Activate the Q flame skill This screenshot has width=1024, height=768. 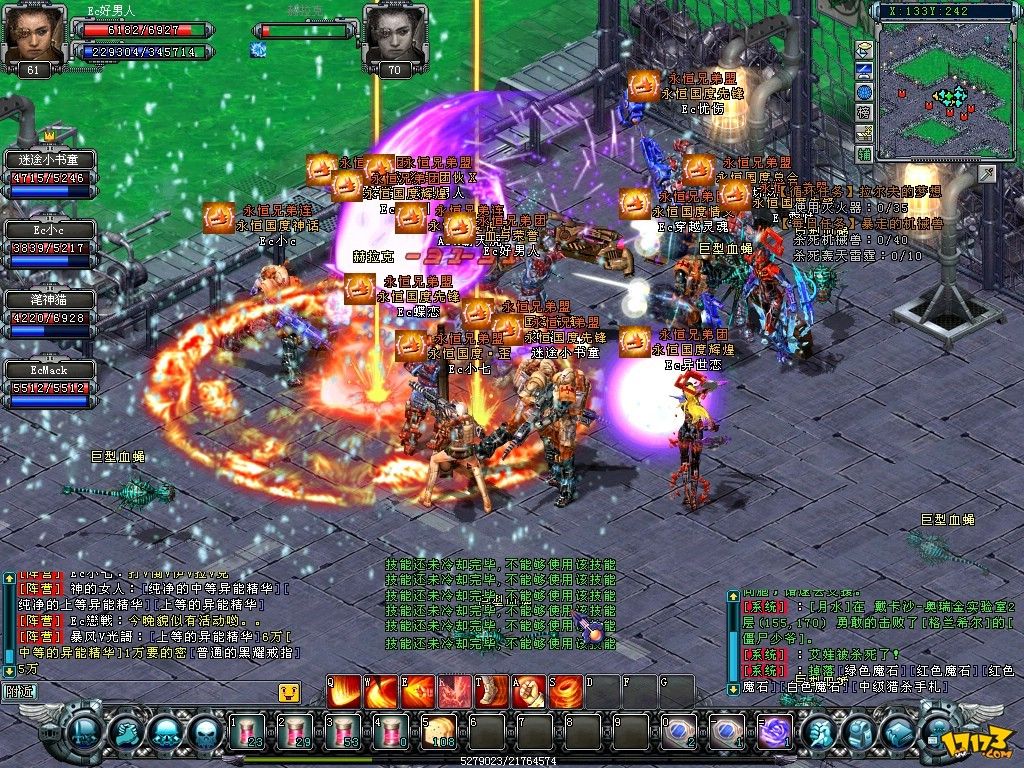pos(346,691)
